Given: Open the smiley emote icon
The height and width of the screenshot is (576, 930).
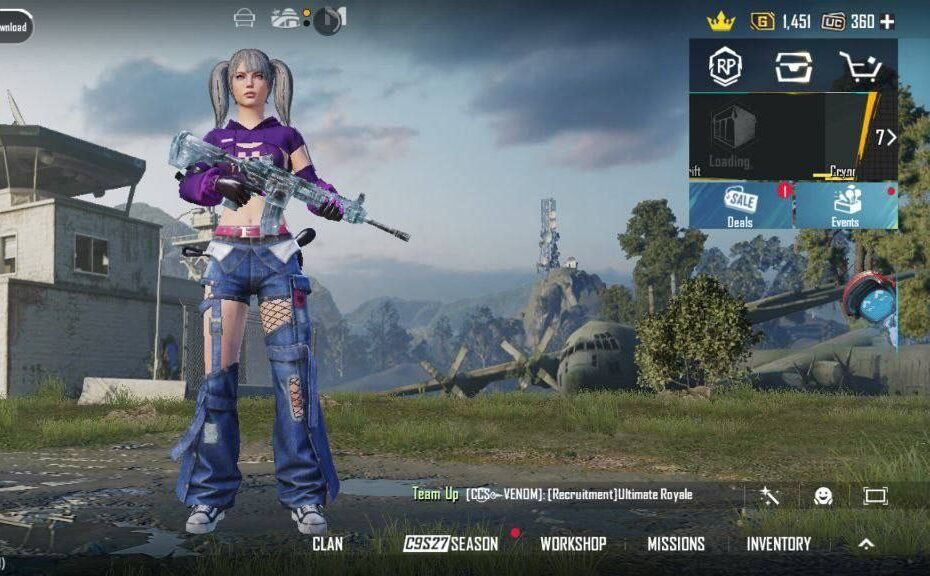Looking at the screenshot, I should point(823,496).
